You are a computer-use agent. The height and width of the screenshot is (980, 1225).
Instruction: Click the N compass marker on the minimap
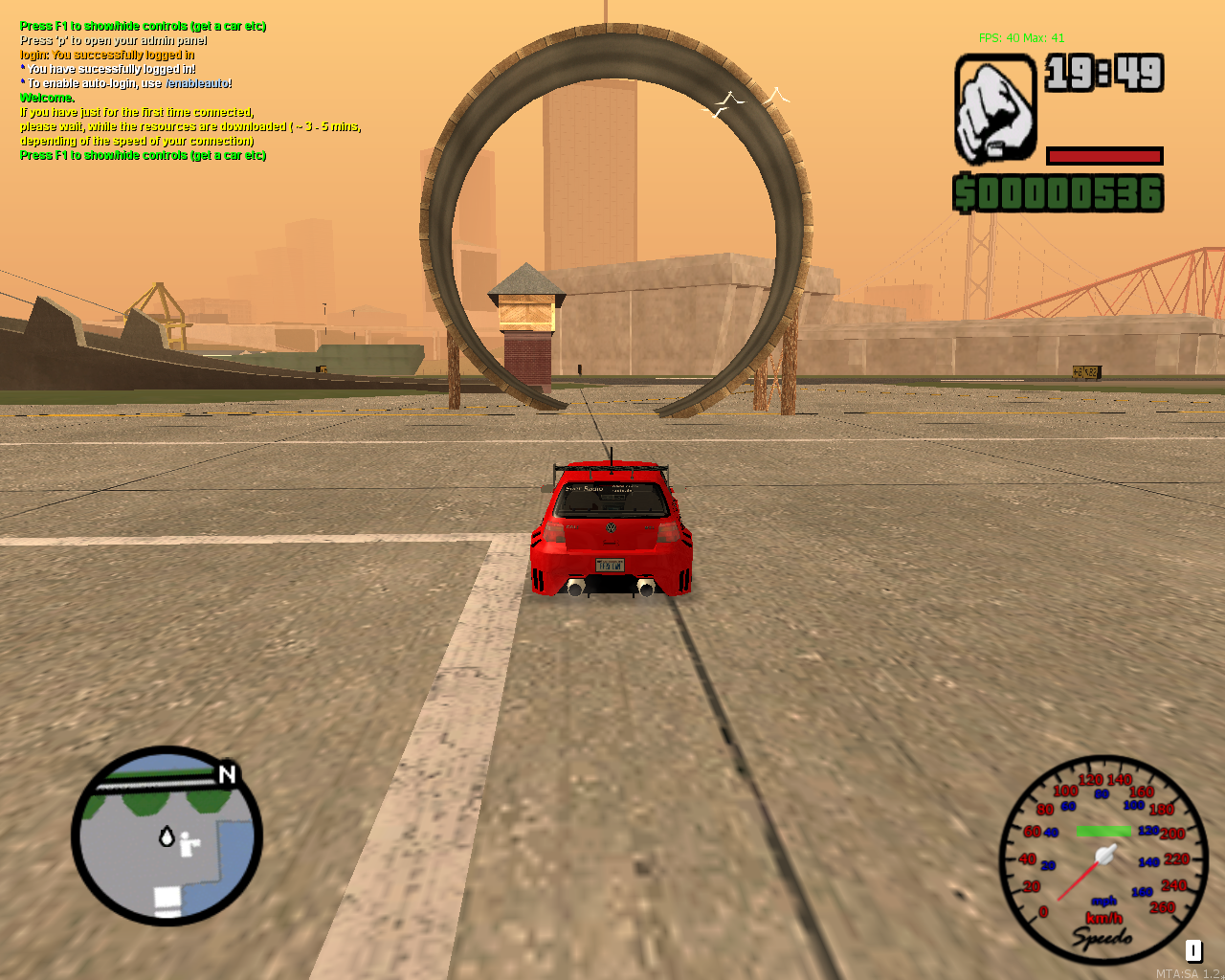(226, 776)
